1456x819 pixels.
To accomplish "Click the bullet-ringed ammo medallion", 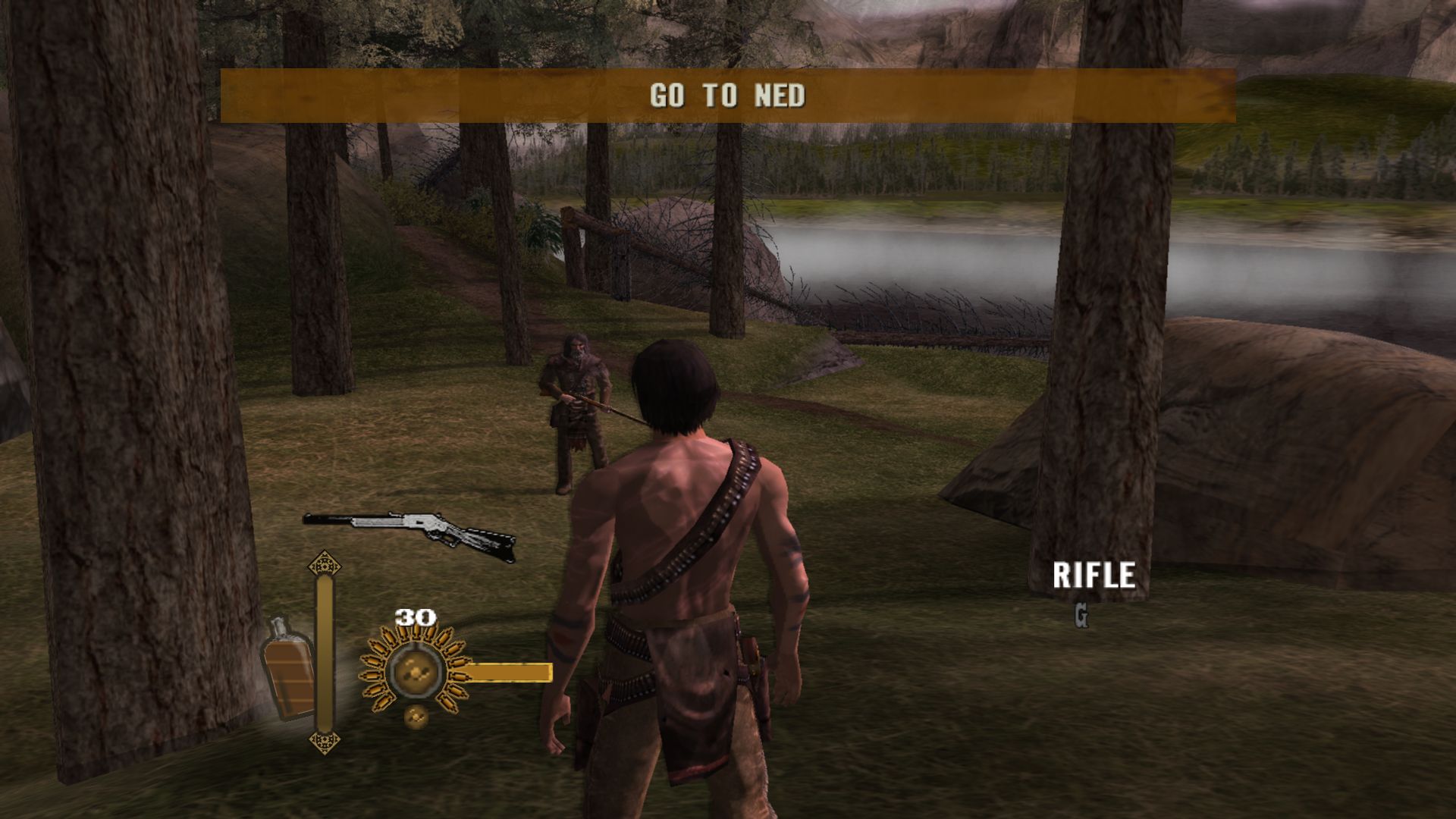I will [x=413, y=672].
